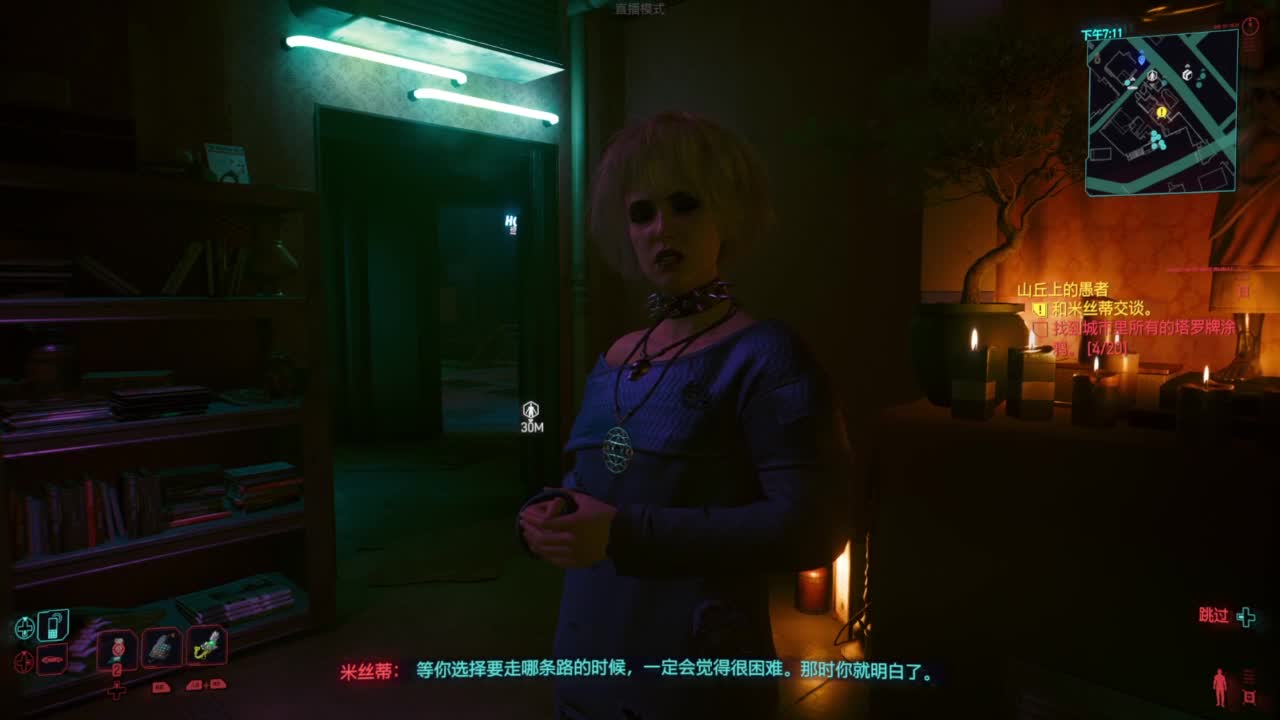Viewport: 1280px width, 720px height.
Task: Select the vehicle summon icon in the quick menu
Action: point(52,658)
